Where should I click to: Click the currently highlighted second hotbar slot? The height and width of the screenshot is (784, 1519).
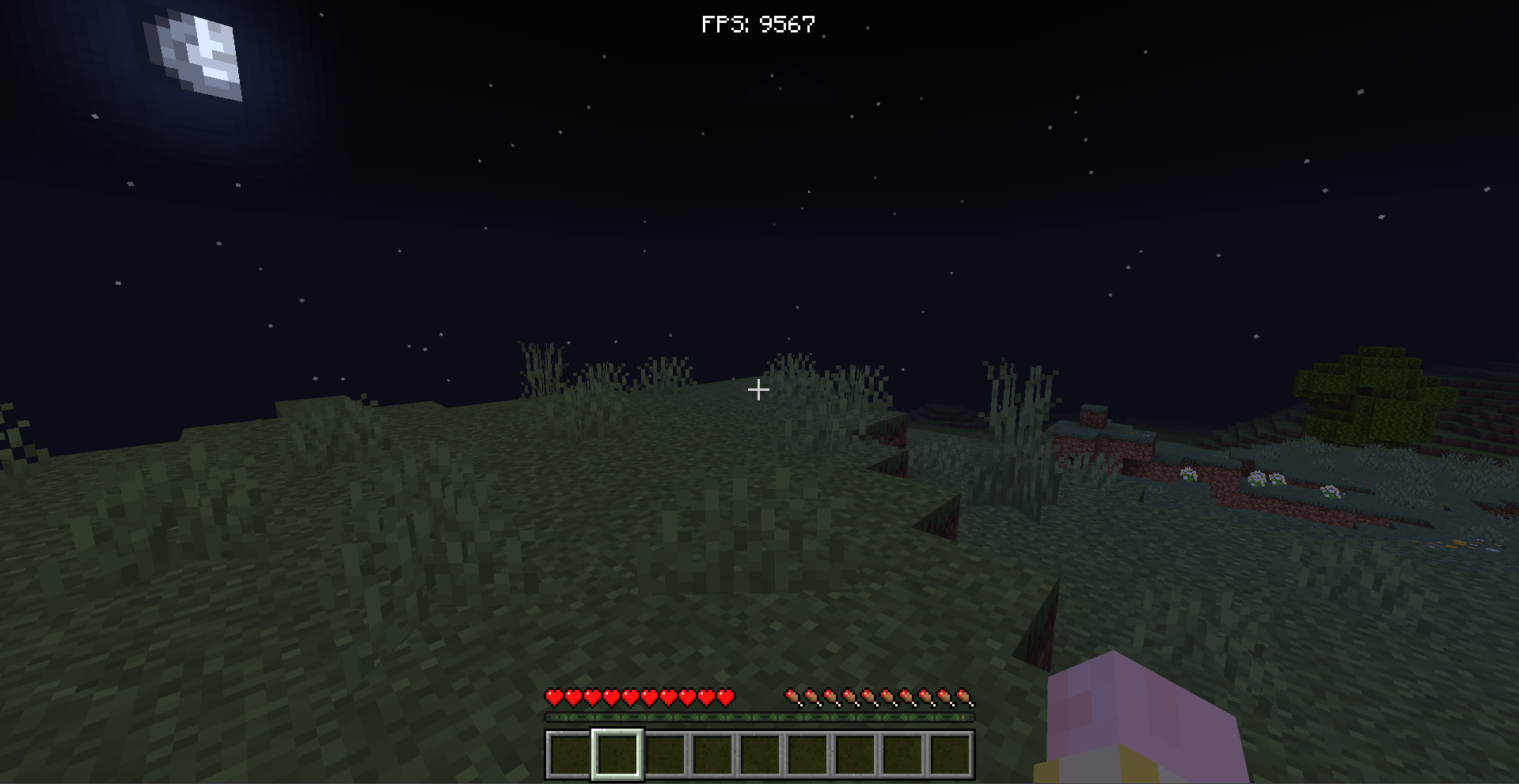[x=615, y=756]
